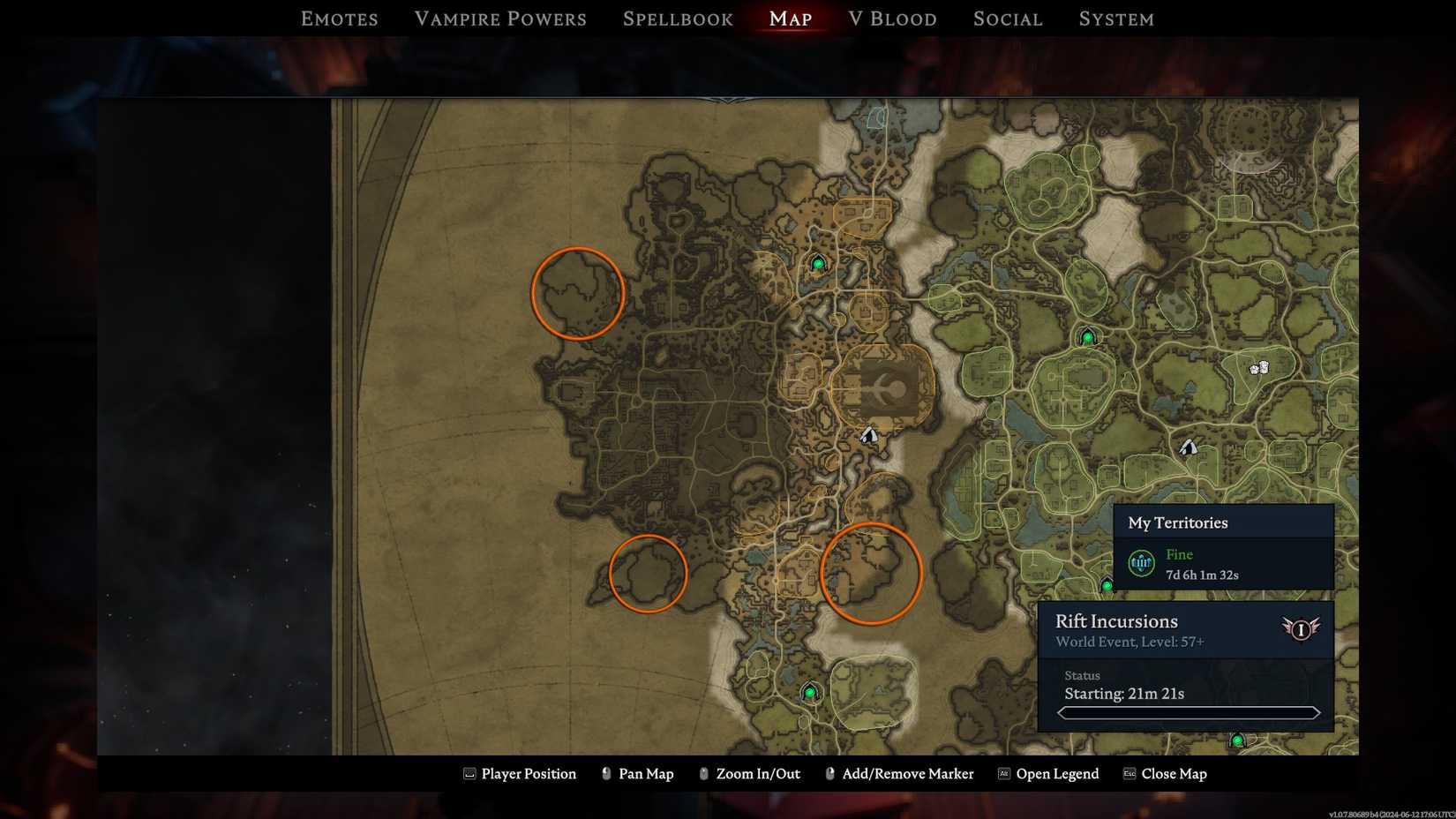Switch to the V Blood tab

tap(892, 18)
